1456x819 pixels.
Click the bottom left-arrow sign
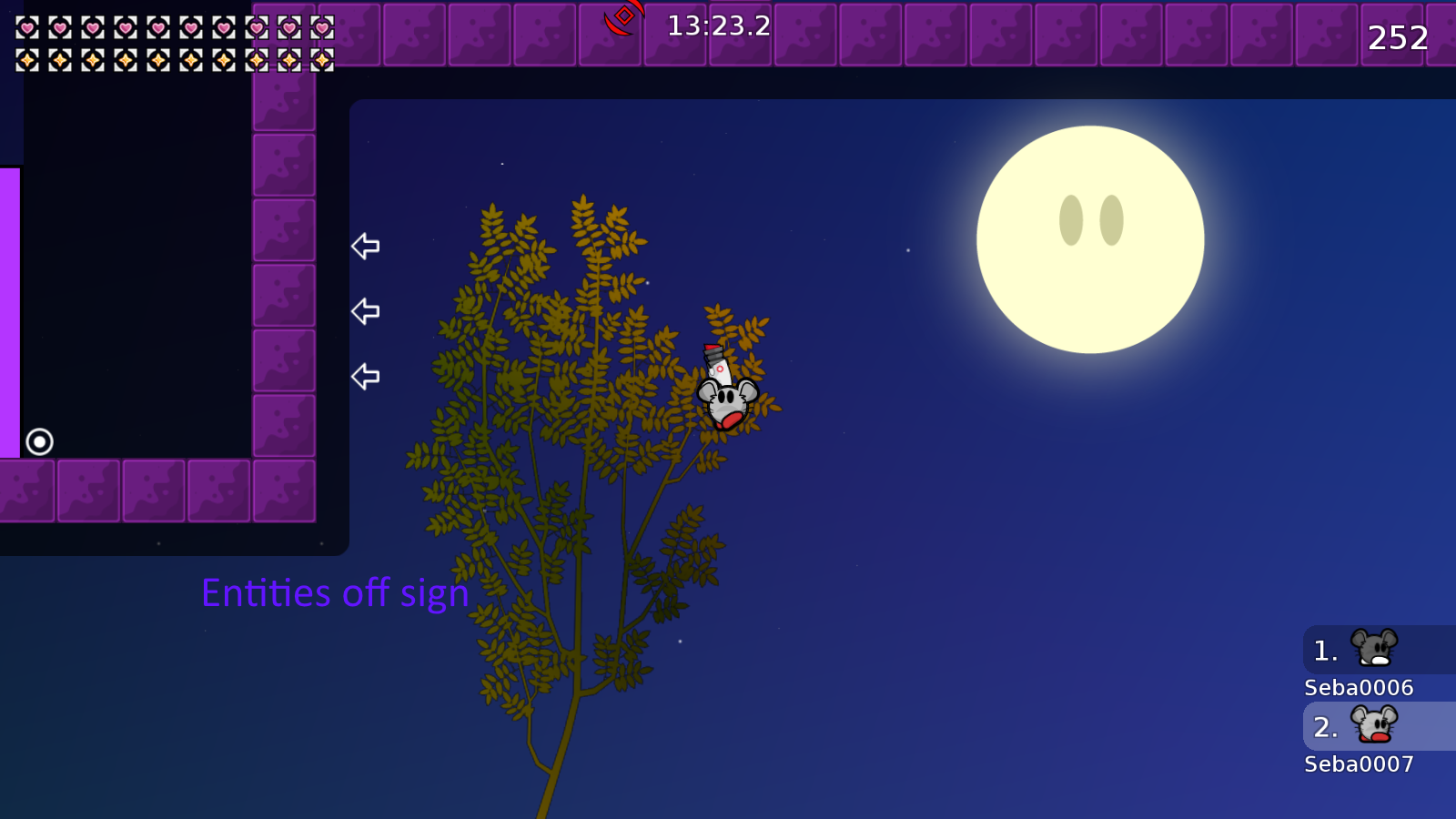point(365,374)
